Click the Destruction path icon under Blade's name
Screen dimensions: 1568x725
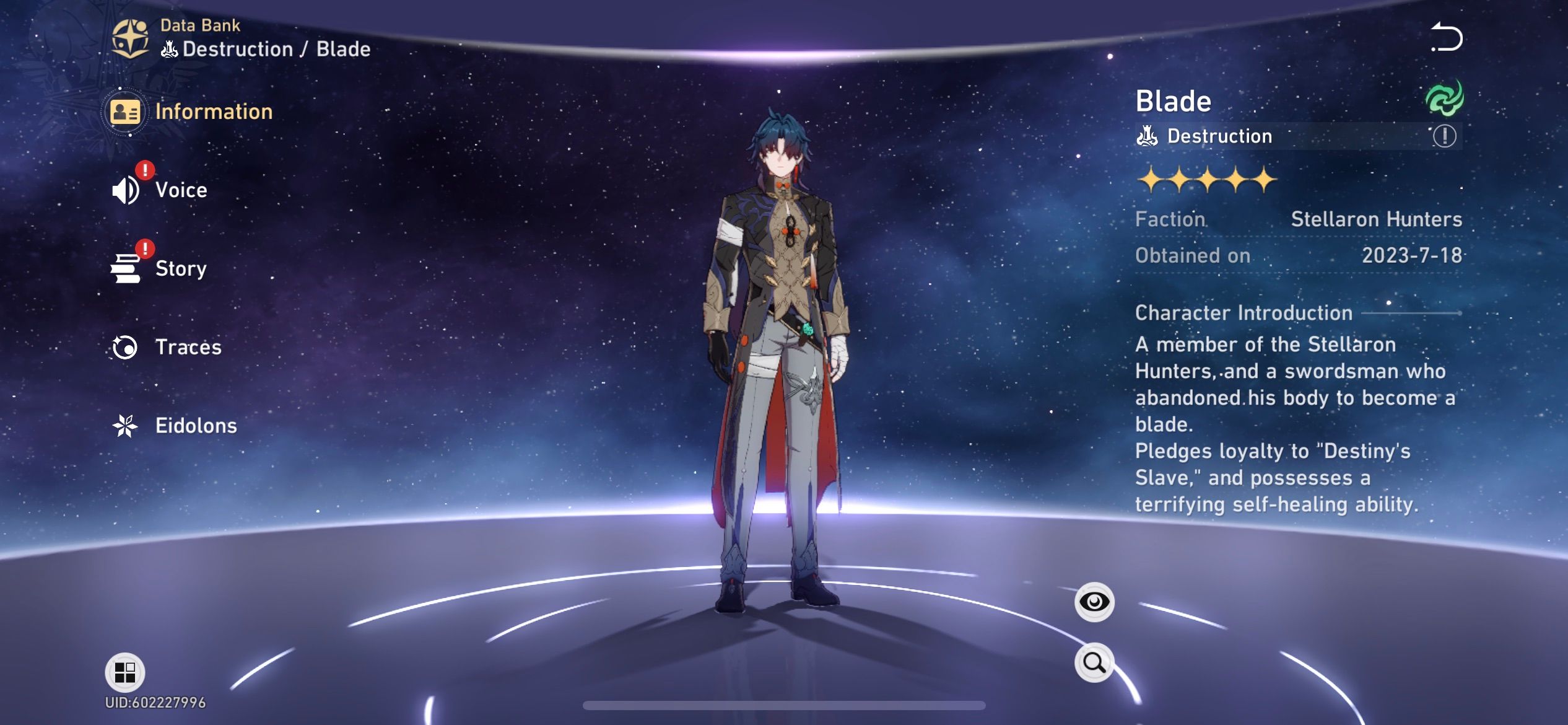point(1147,134)
